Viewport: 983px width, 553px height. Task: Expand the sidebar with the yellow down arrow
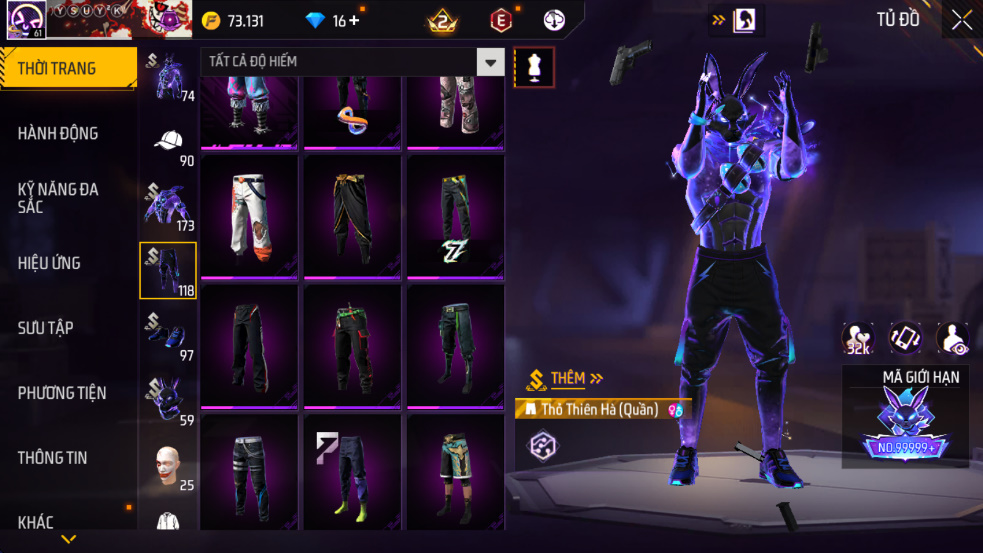pyautogui.click(x=69, y=540)
